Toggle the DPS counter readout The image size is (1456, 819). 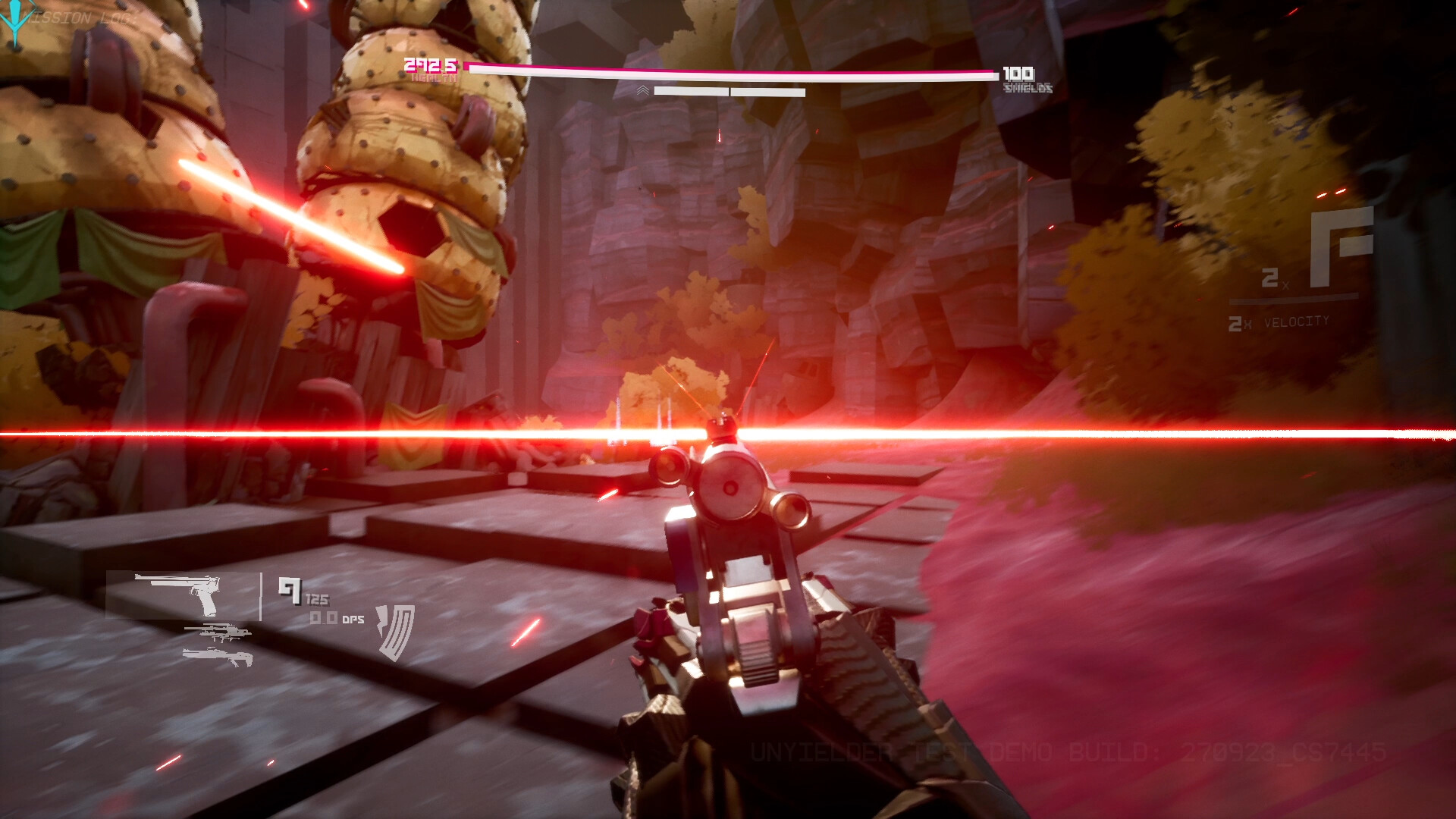pyautogui.click(x=335, y=618)
